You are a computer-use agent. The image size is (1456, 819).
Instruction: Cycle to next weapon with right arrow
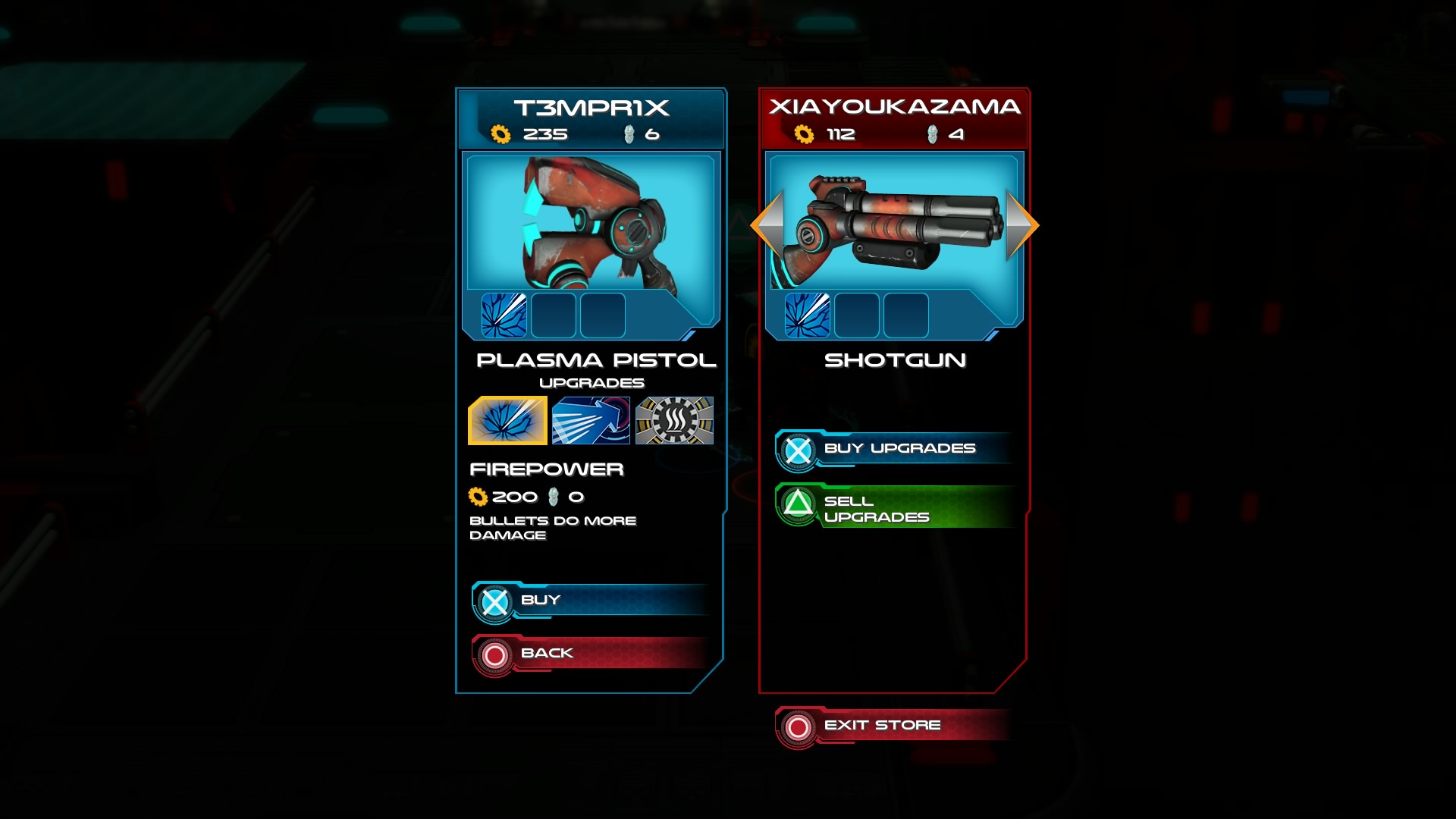[1021, 224]
